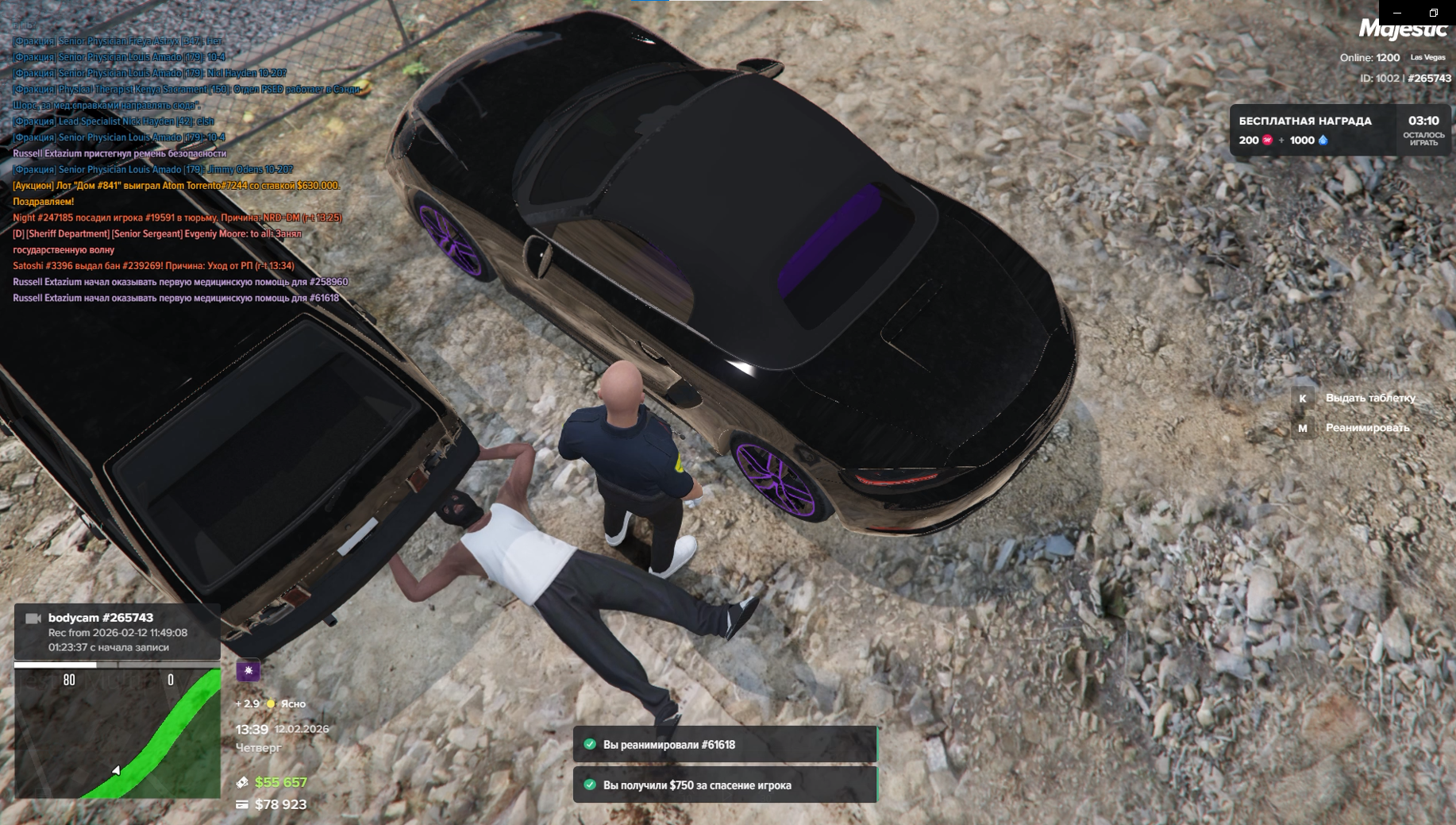Open the minimap with the green route
The height and width of the screenshot is (825, 1456).
point(117,732)
